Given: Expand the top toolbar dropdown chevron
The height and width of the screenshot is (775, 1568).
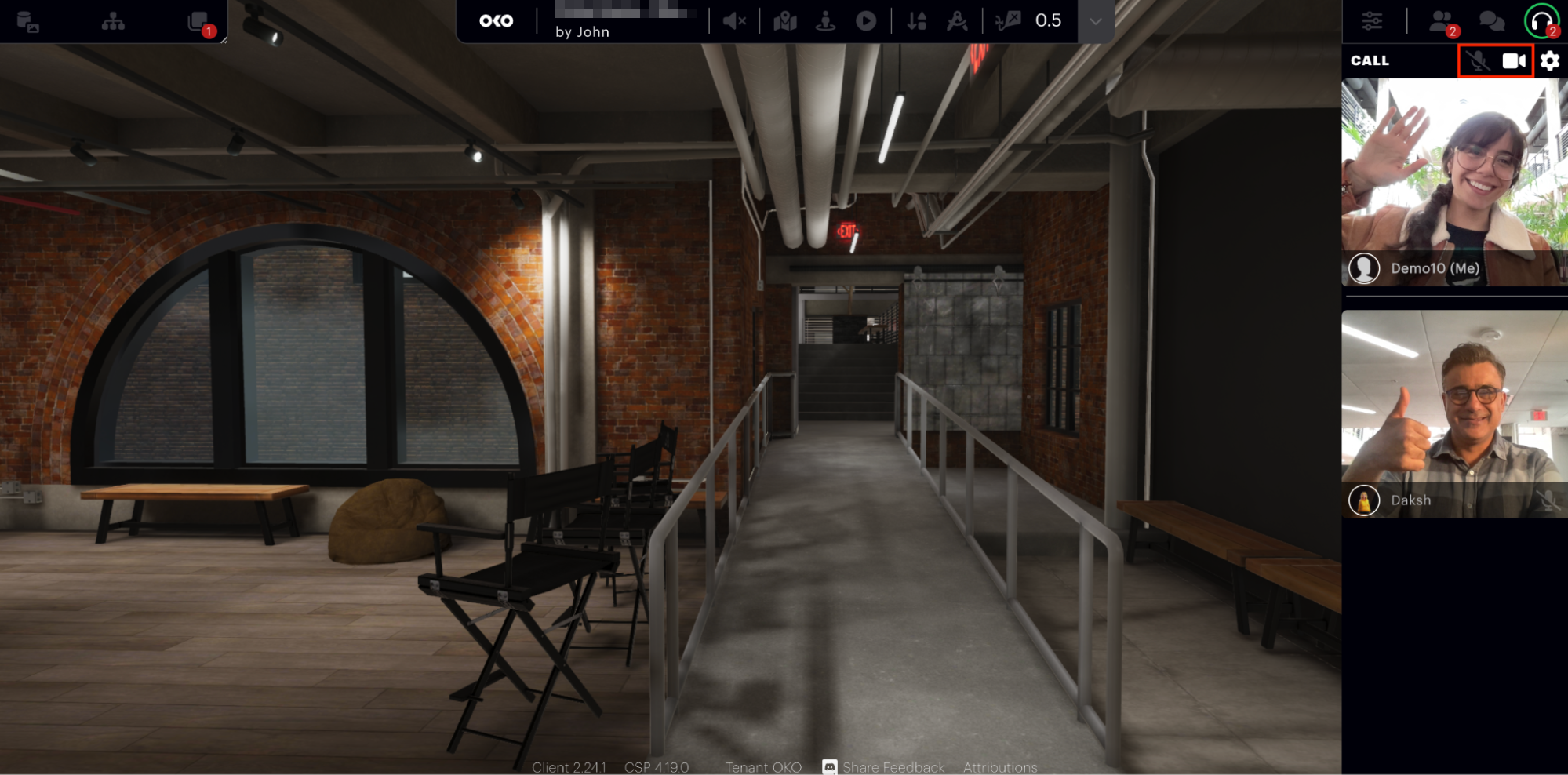Looking at the screenshot, I should [1096, 21].
